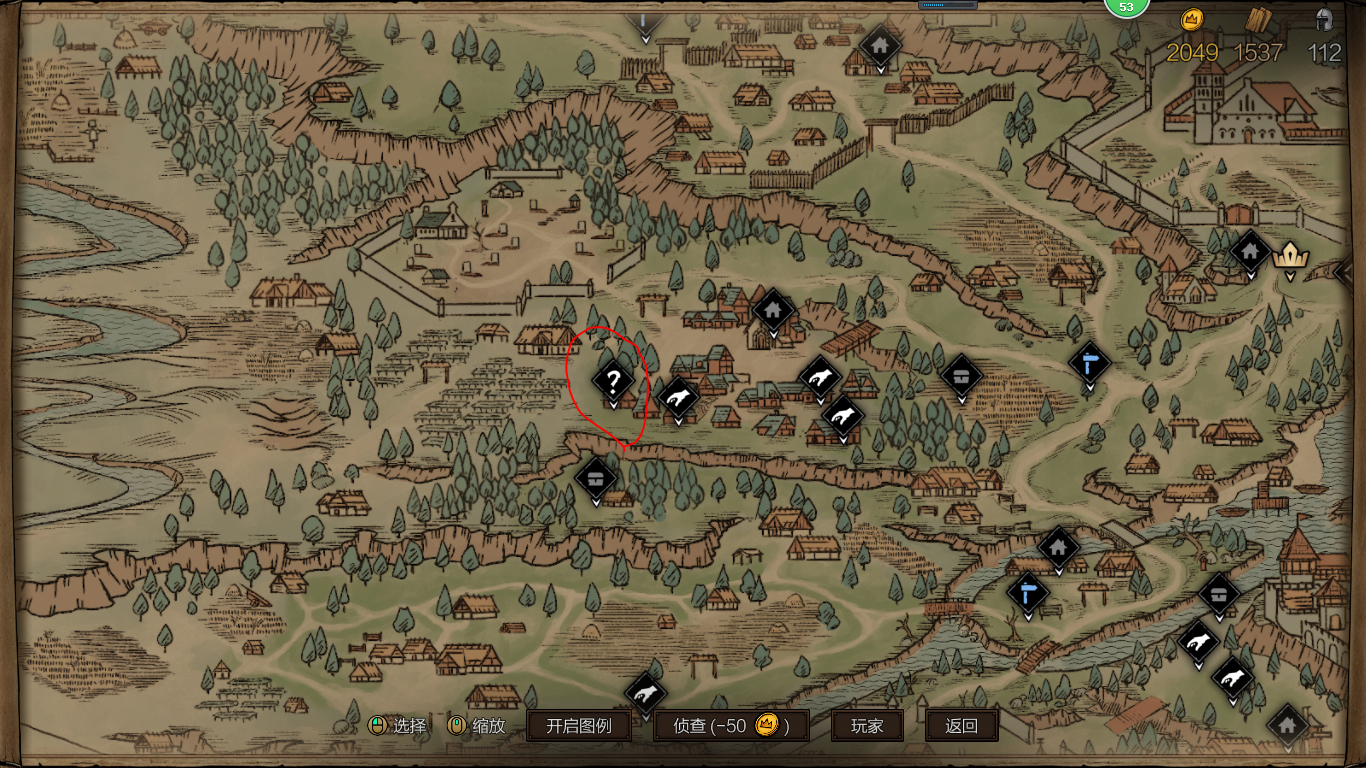Select the question mark map marker

click(613, 380)
